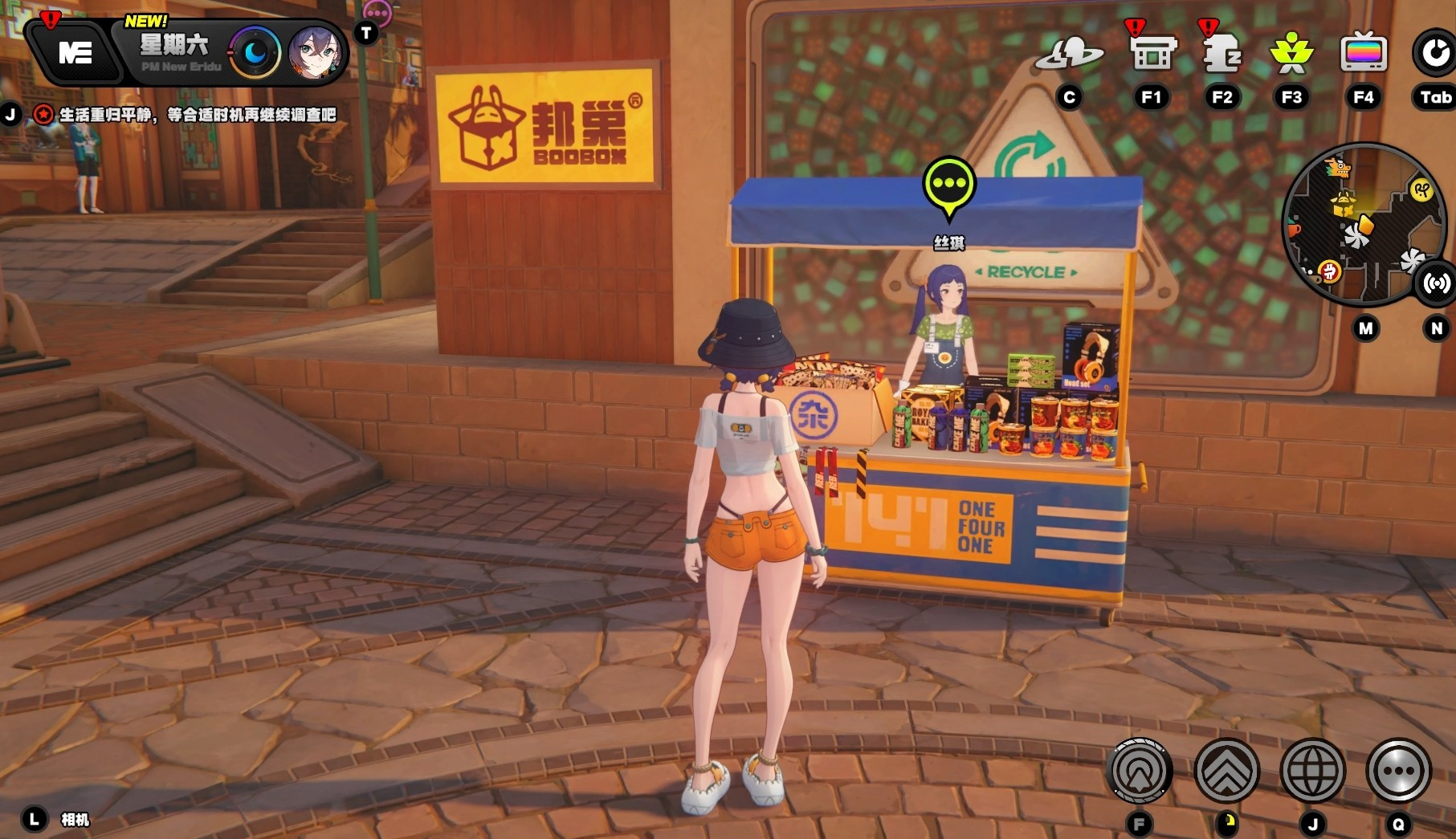Open the pink chat bubble icon
Screen dimensions: 1456x839
tap(377, 12)
